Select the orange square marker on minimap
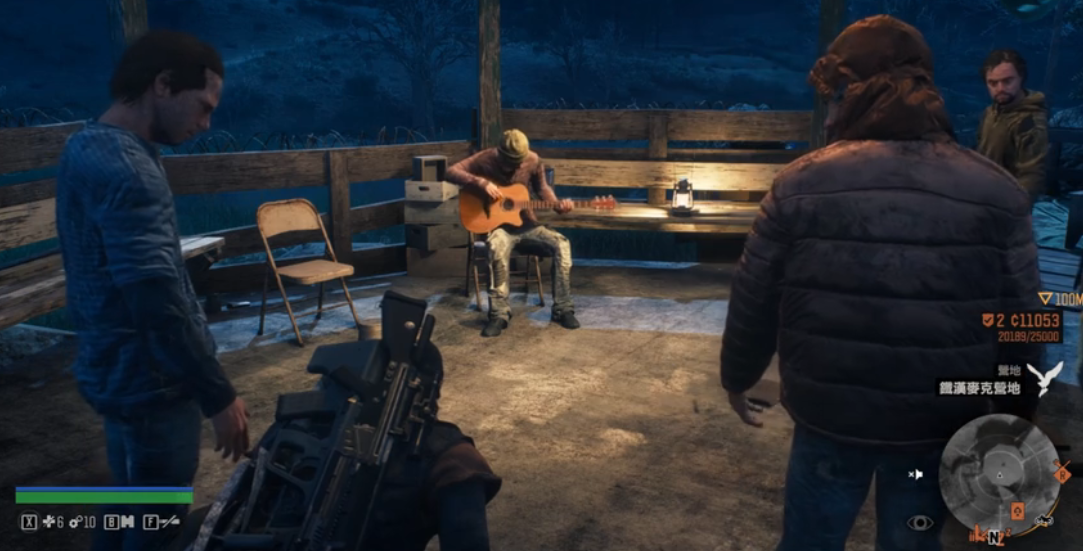Image resolution: width=1083 pixels, height=551 pixels. [x=1017, y=511]
